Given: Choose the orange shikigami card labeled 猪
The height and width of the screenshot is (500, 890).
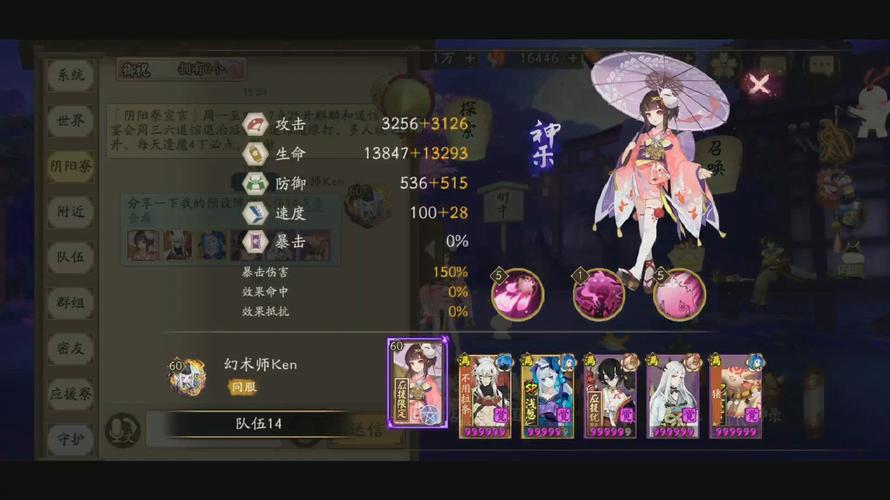Looking at the screenshot, I should (735, 396).
